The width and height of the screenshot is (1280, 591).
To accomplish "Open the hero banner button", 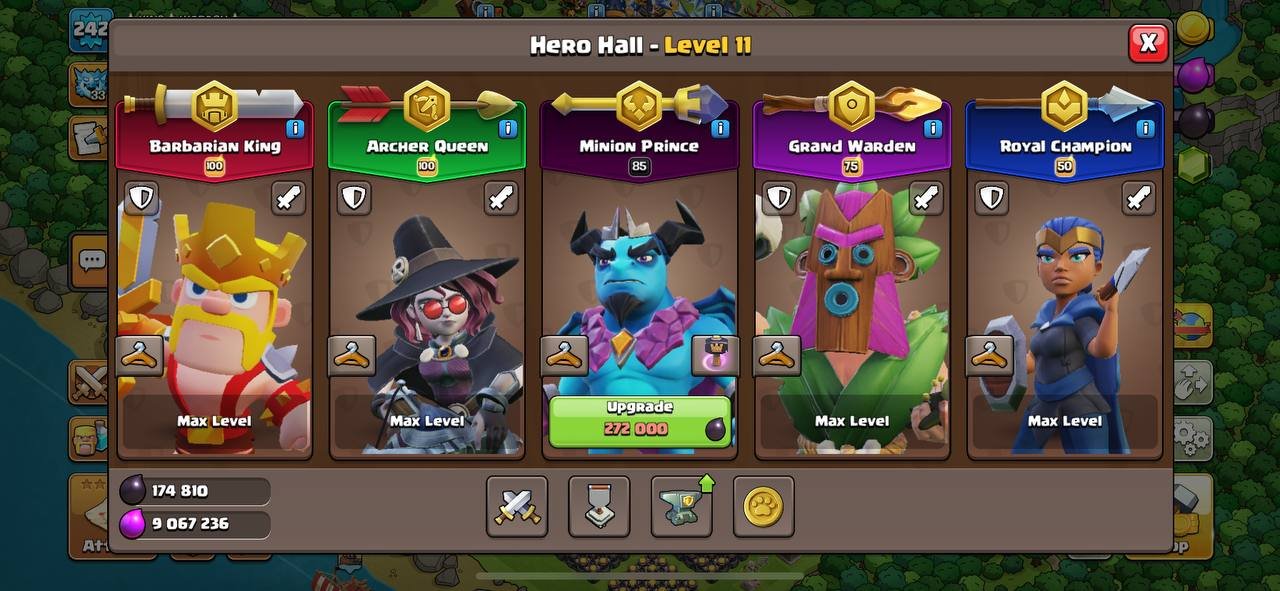I will (x=599, y=507).
